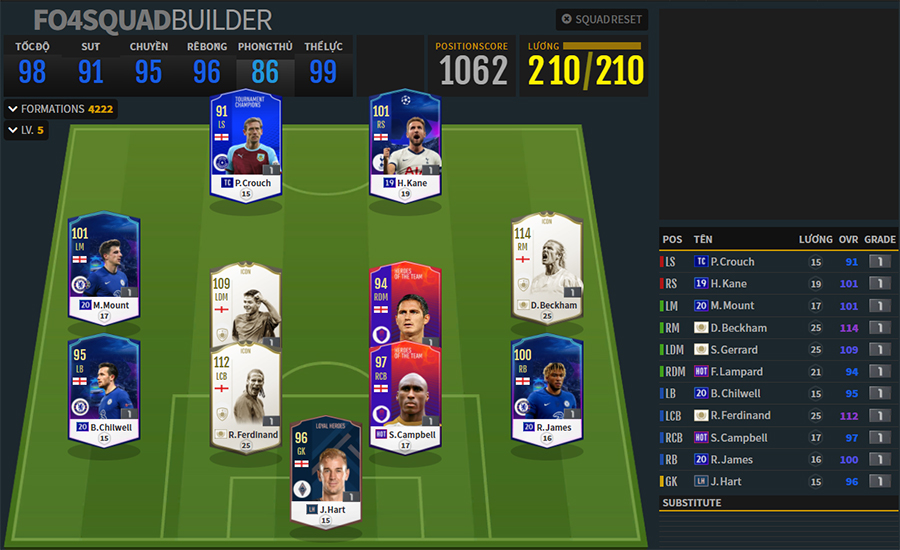Select the H.Kane RS player card

[x=405, y=145]
